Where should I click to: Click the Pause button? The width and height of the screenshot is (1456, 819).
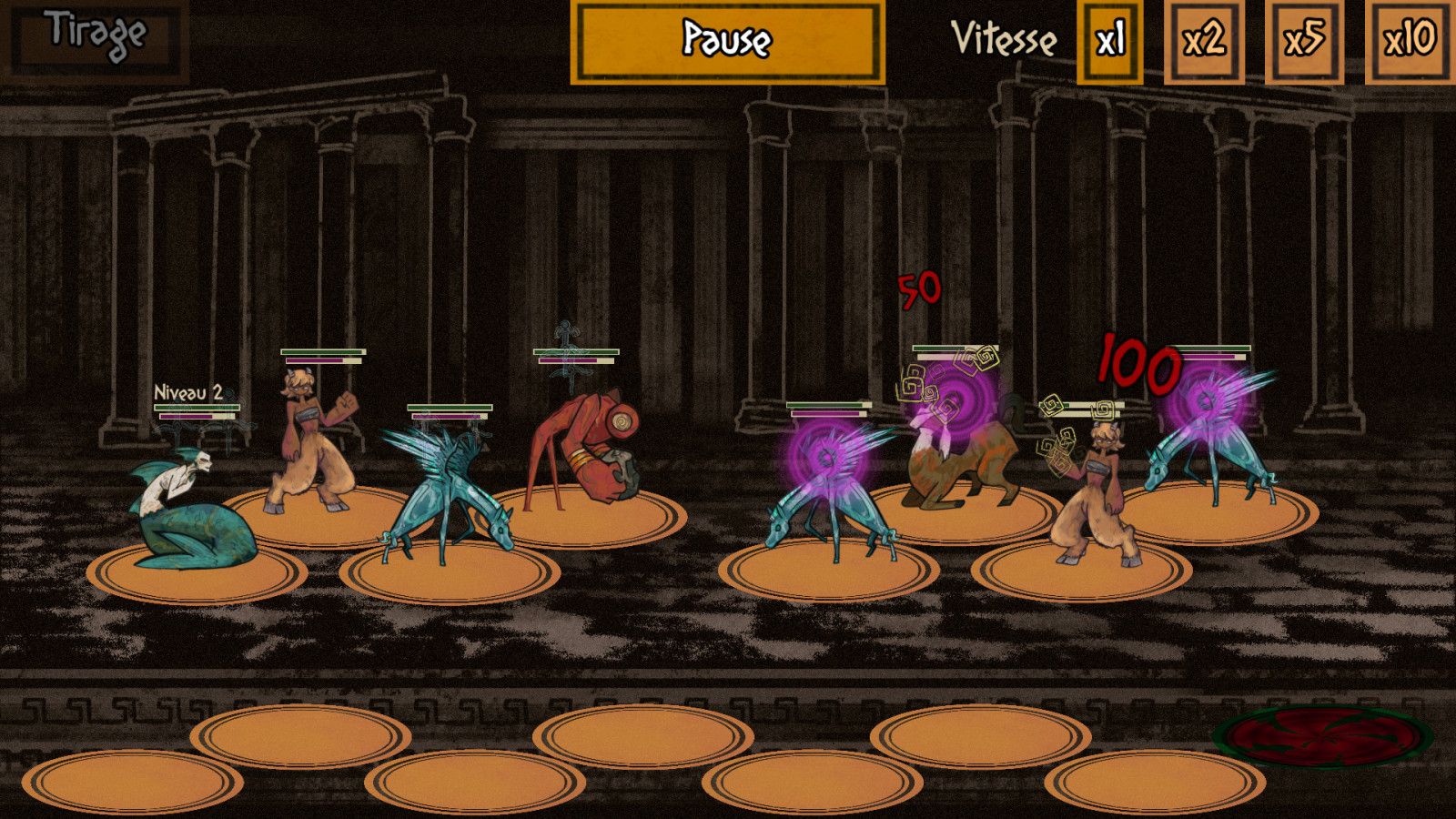pos(727,42)
